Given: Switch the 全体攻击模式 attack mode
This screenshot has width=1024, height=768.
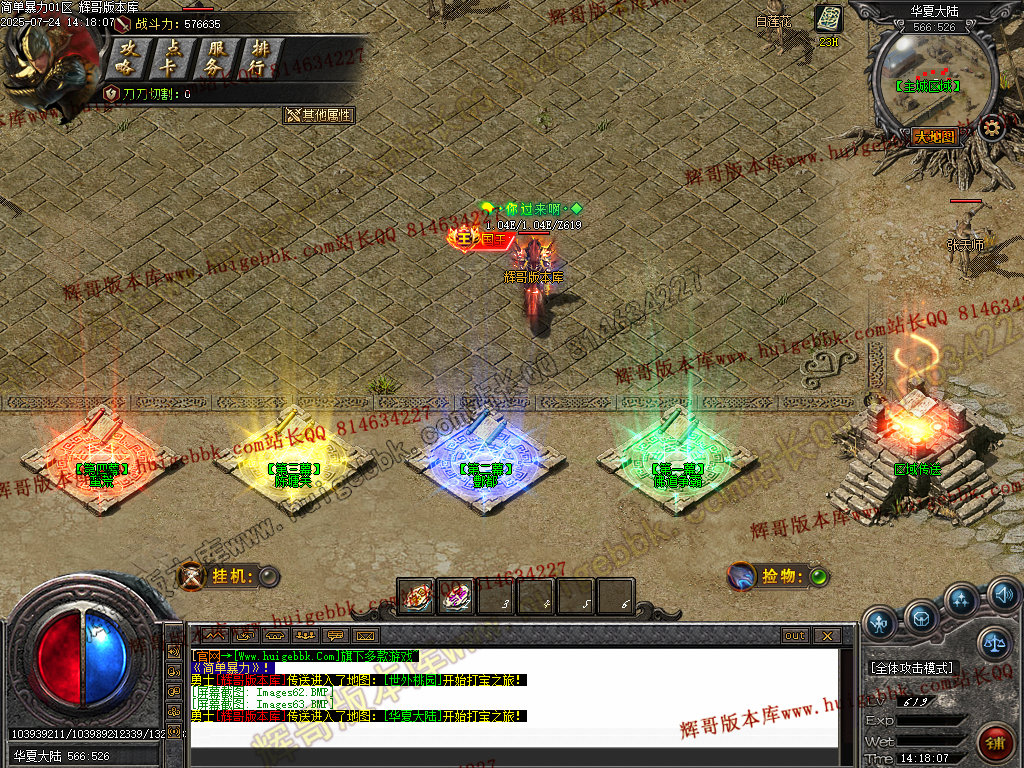Looking at the screenshot, I should click(913, 667).
